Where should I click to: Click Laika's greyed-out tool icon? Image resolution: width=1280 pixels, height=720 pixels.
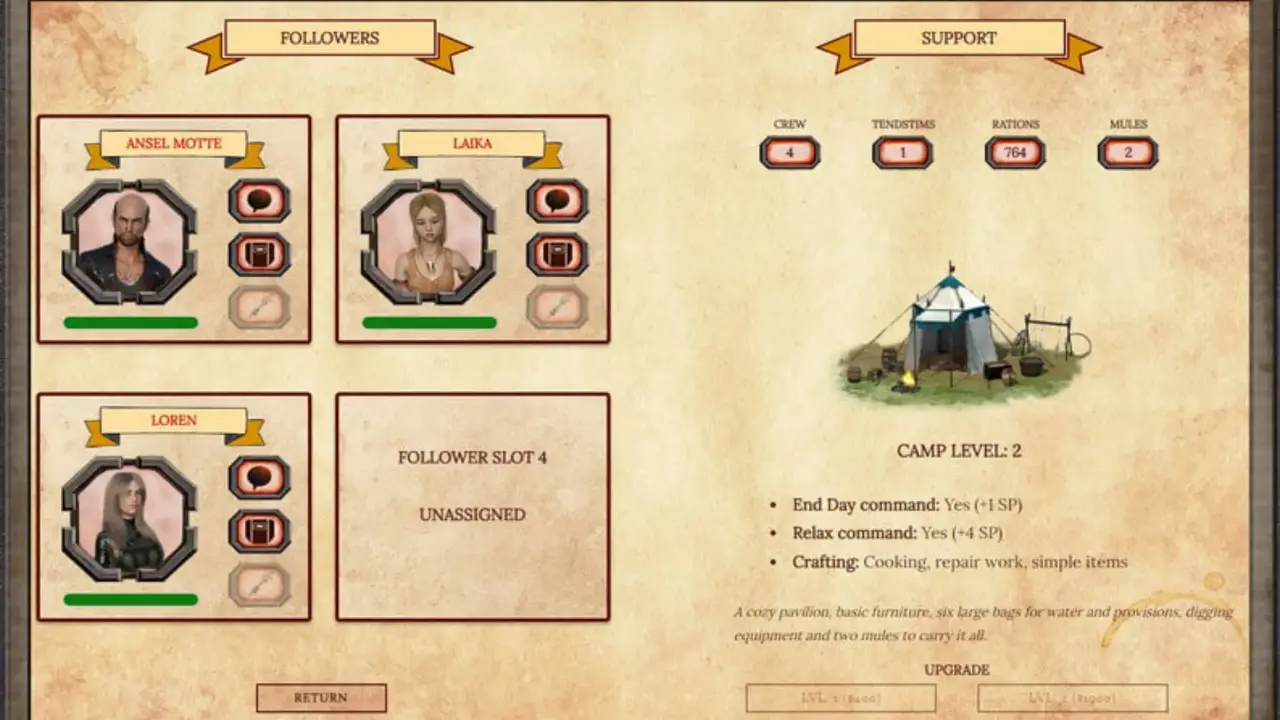pos(557,307)
